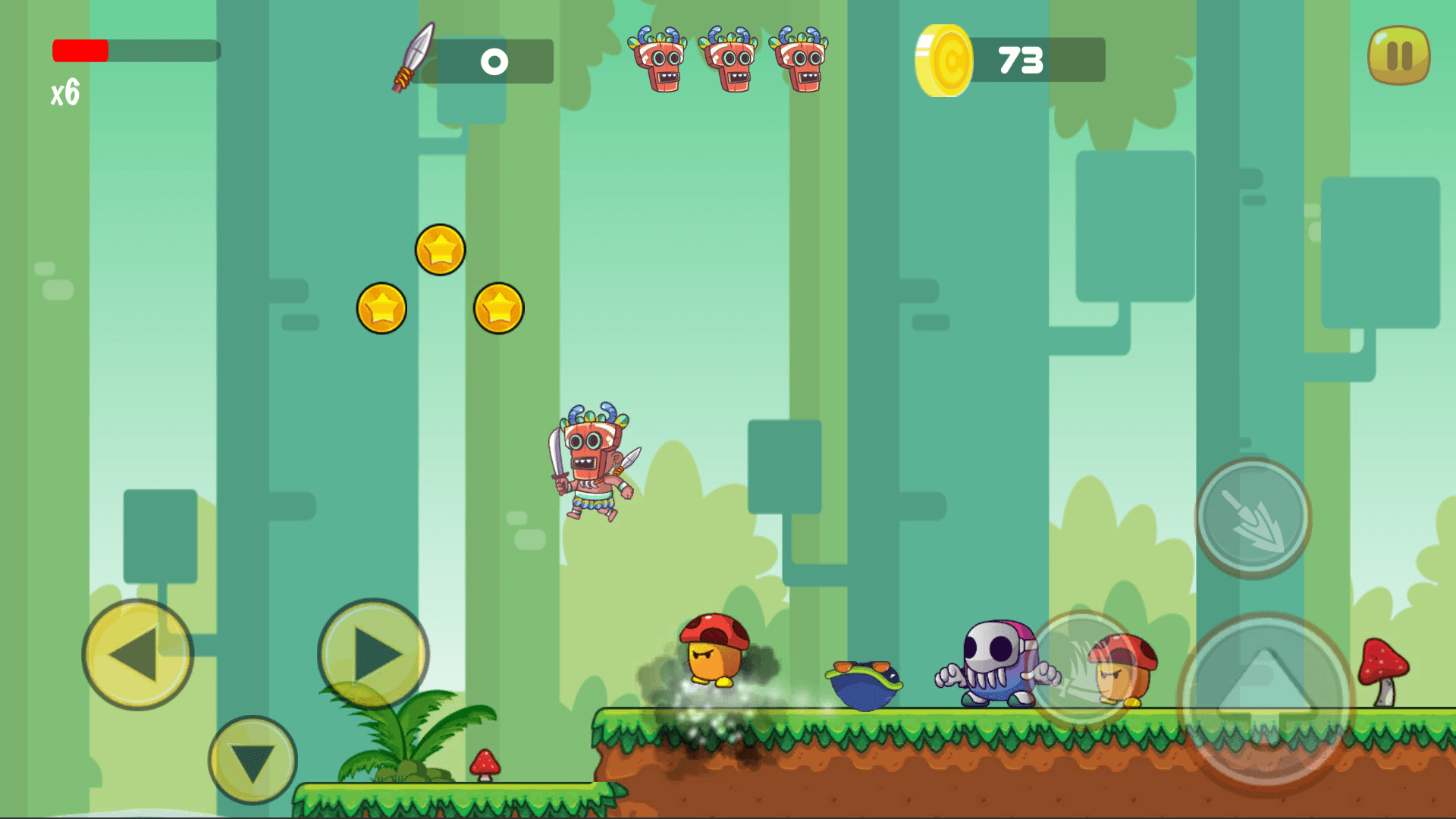Use the sword slash attack button
The width and height of the screenshot is (1456, 819).
pos(1081,669)
